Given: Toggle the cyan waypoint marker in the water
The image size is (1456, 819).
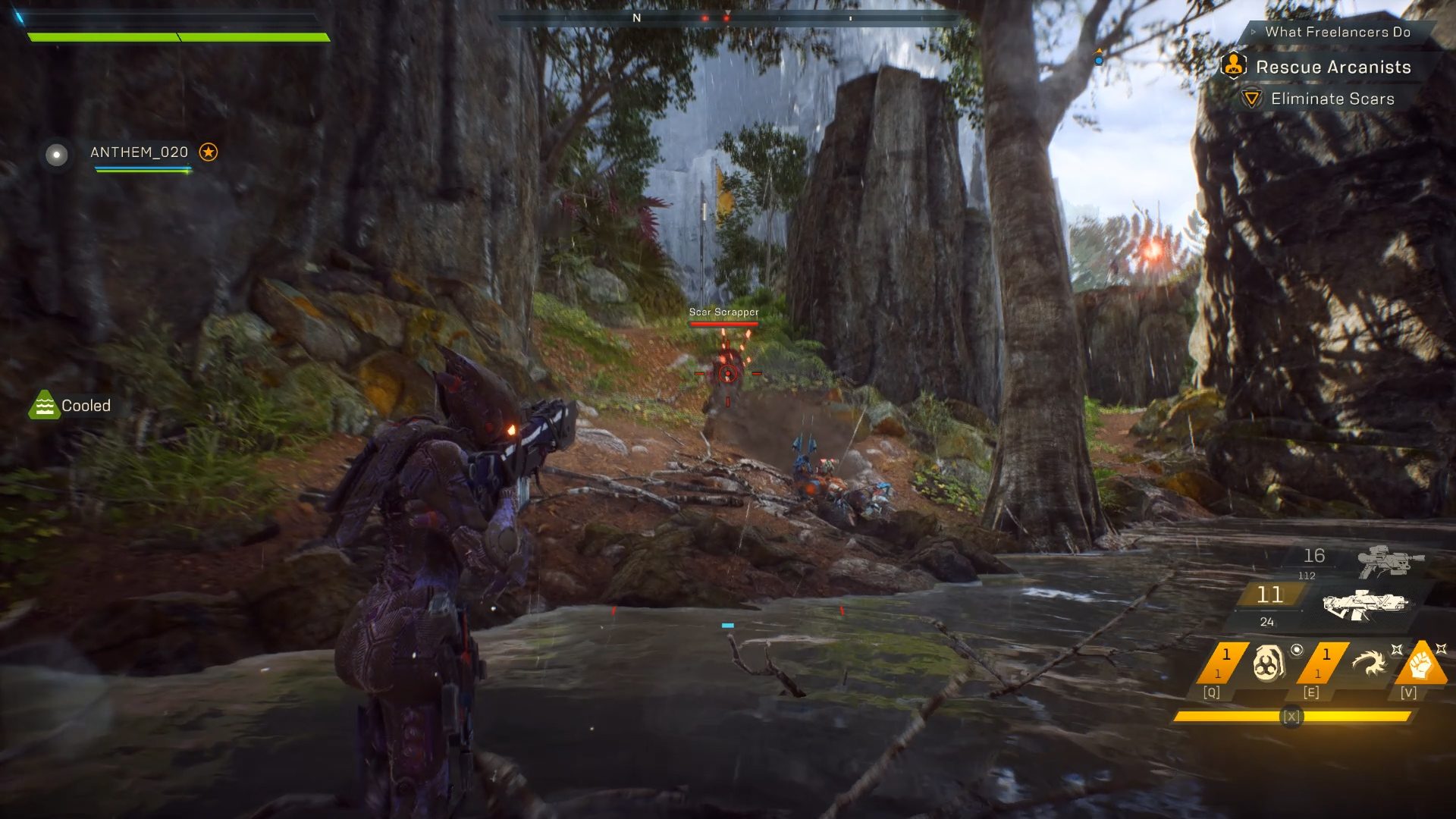Looking at the screenshot, I should (x=726, y=624).
